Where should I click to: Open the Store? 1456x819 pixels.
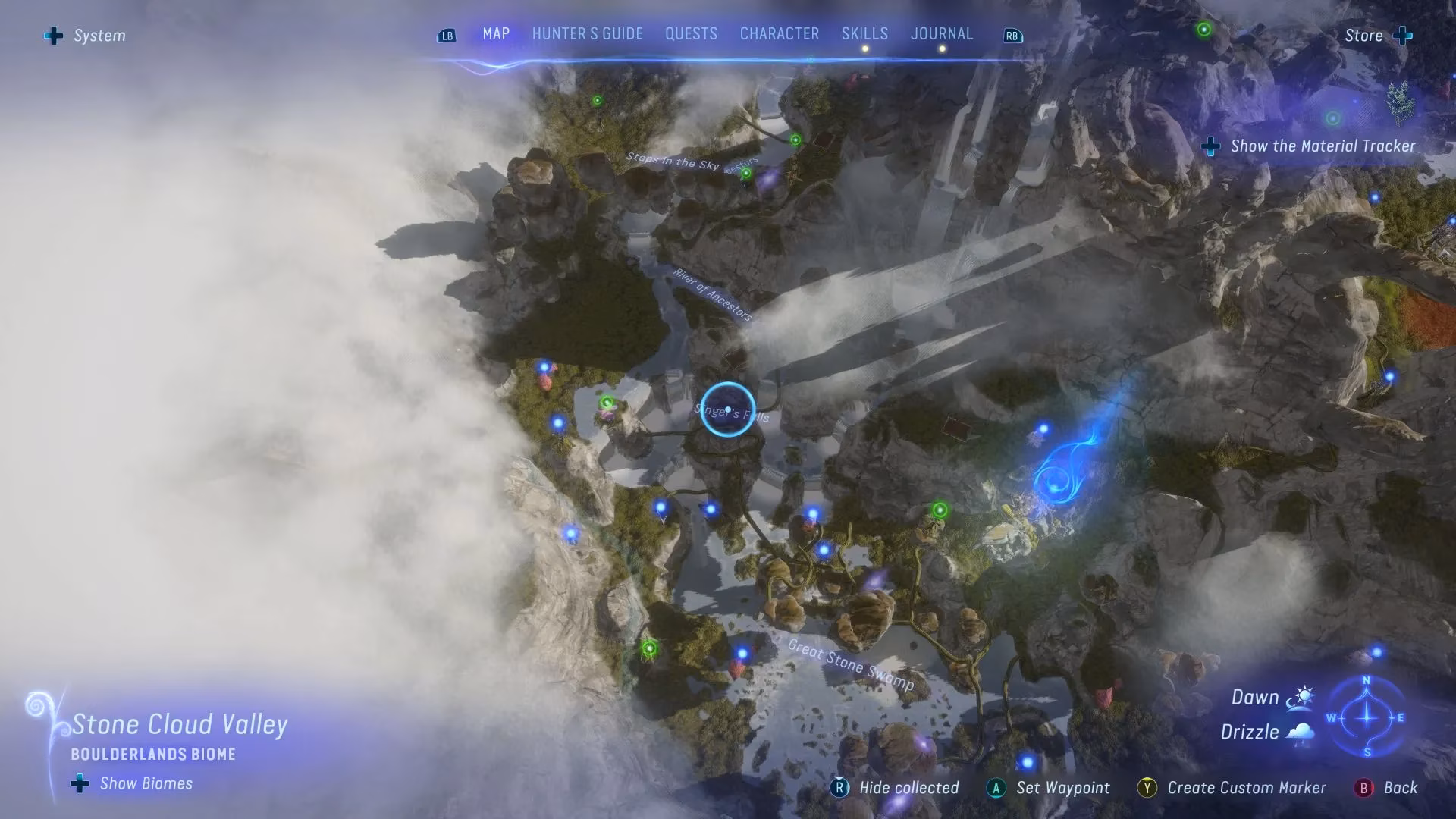[x=1377, y=36]
